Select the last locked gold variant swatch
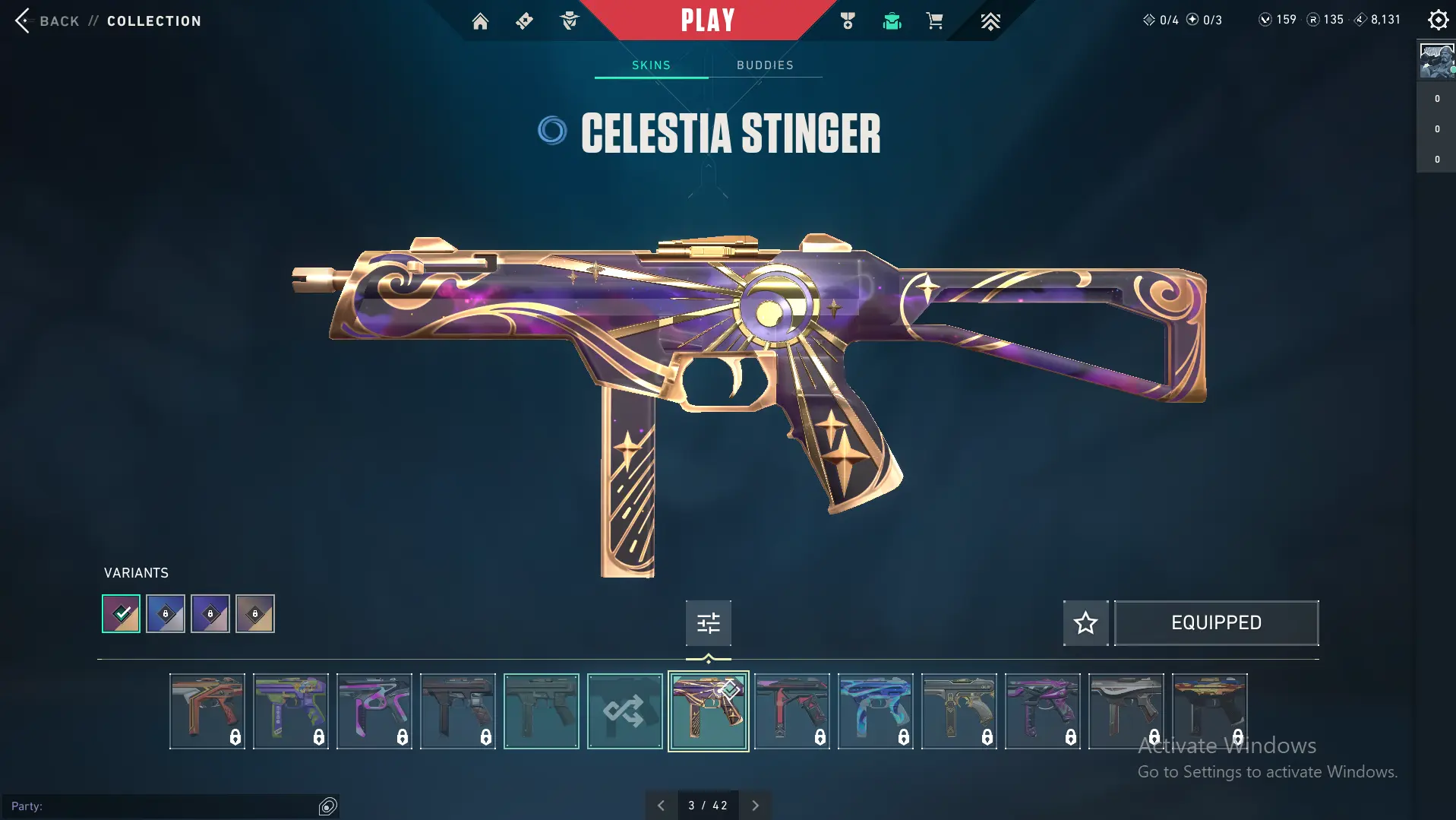The image size is (1456, 820). pos(255,613)
